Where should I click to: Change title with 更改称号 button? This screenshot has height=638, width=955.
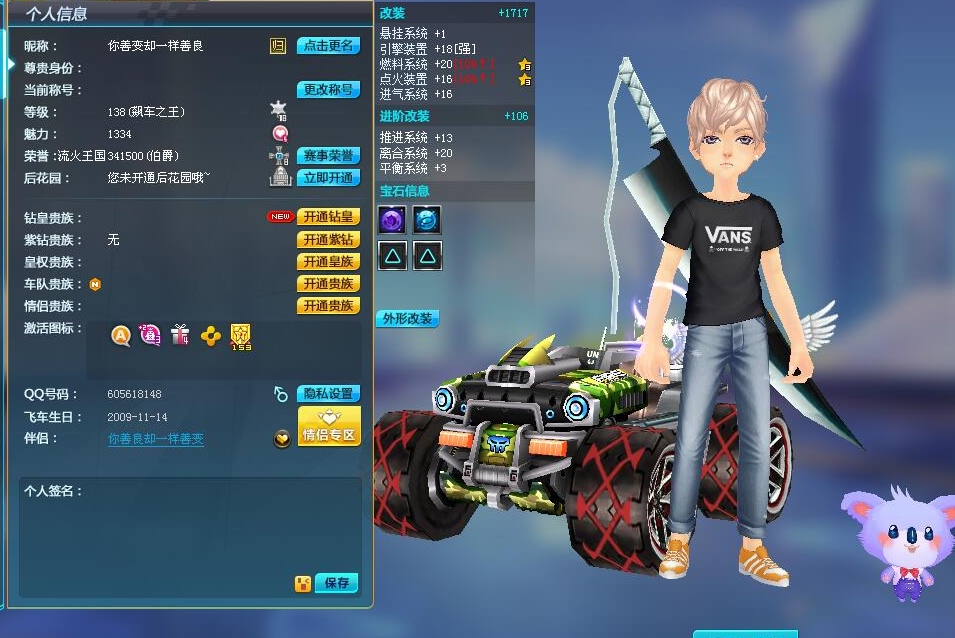click(x=328, y=90)
